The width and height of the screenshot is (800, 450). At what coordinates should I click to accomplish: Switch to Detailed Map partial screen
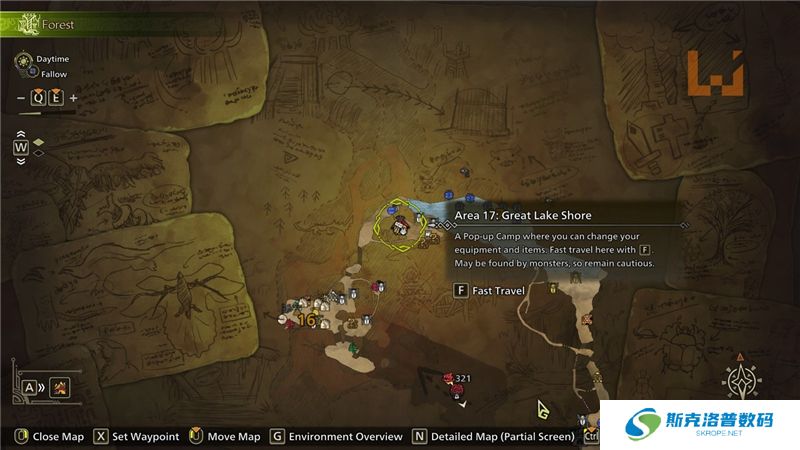point(494,437)
